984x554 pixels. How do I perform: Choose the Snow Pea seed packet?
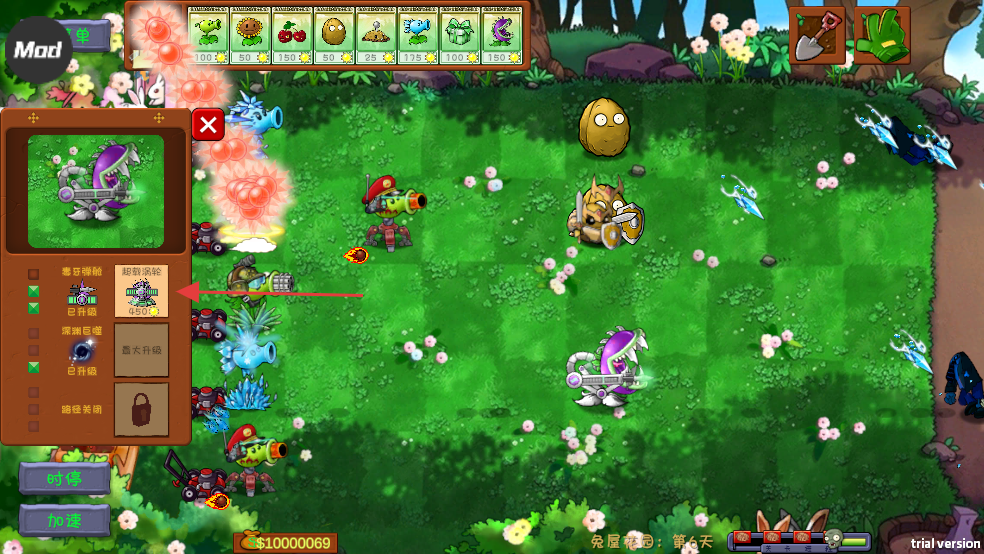[418, 36]
